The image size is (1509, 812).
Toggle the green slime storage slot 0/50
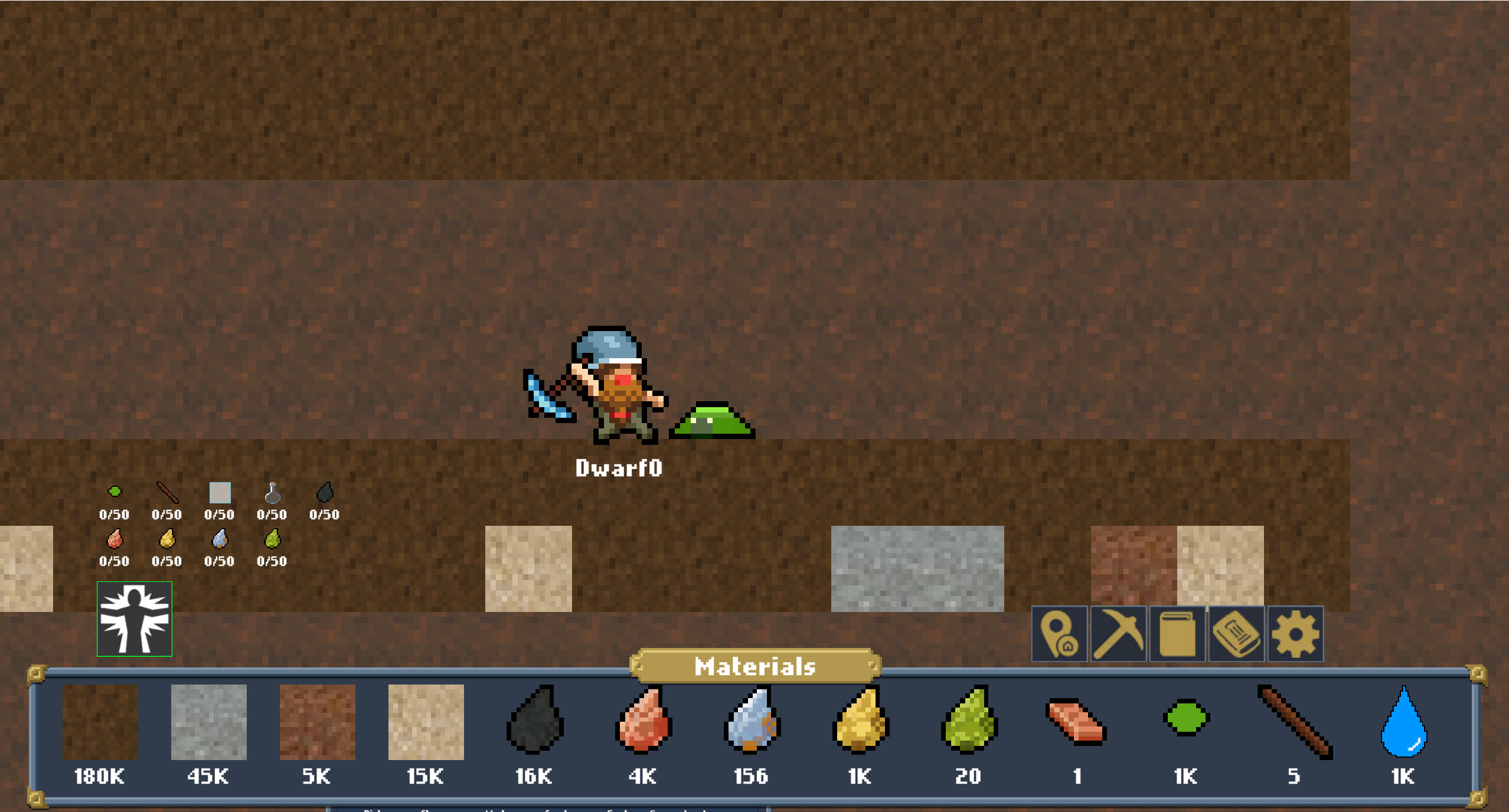coord(113,492)
